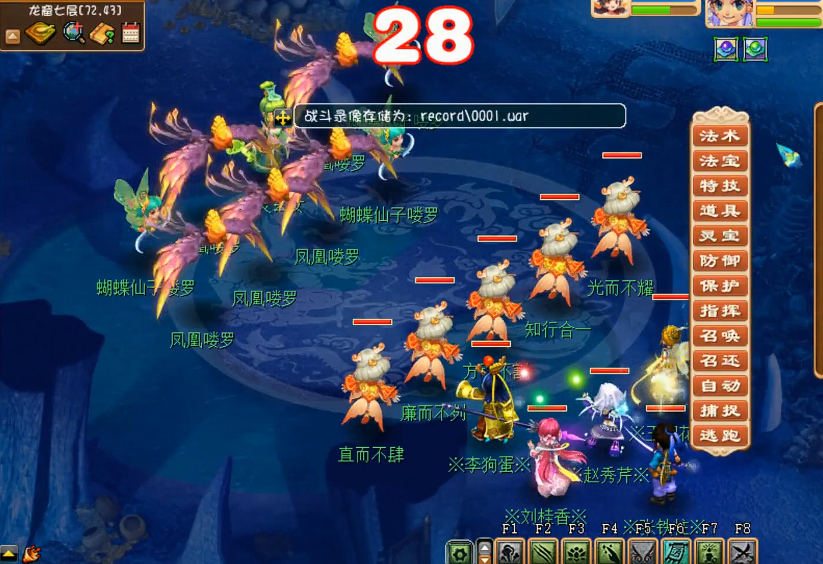Open the 法术 spell menu
The width and height of the screenshot is (823, 564).
(720, 136)
